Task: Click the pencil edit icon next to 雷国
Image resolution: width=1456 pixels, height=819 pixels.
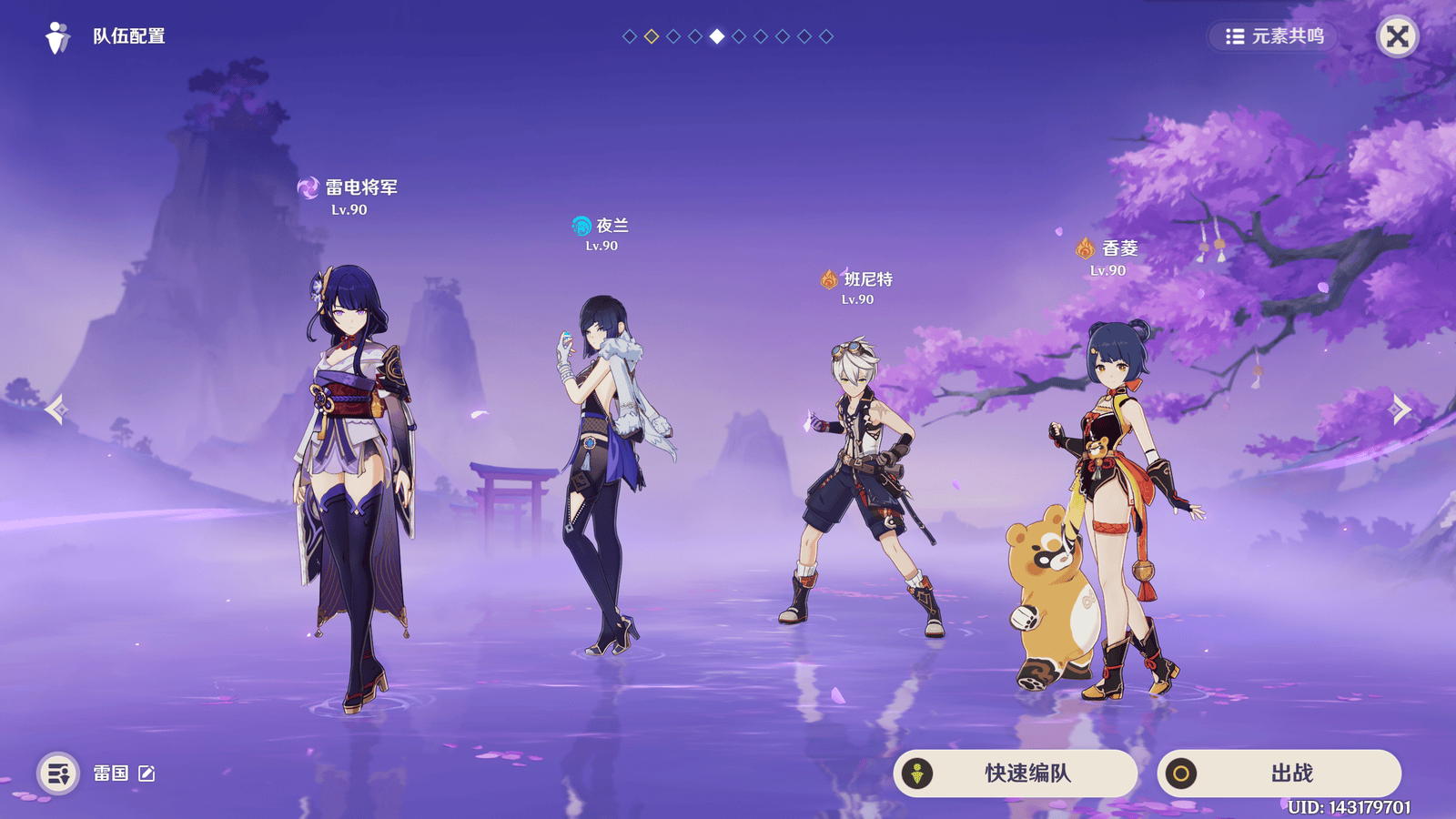Action: [146, 774]
